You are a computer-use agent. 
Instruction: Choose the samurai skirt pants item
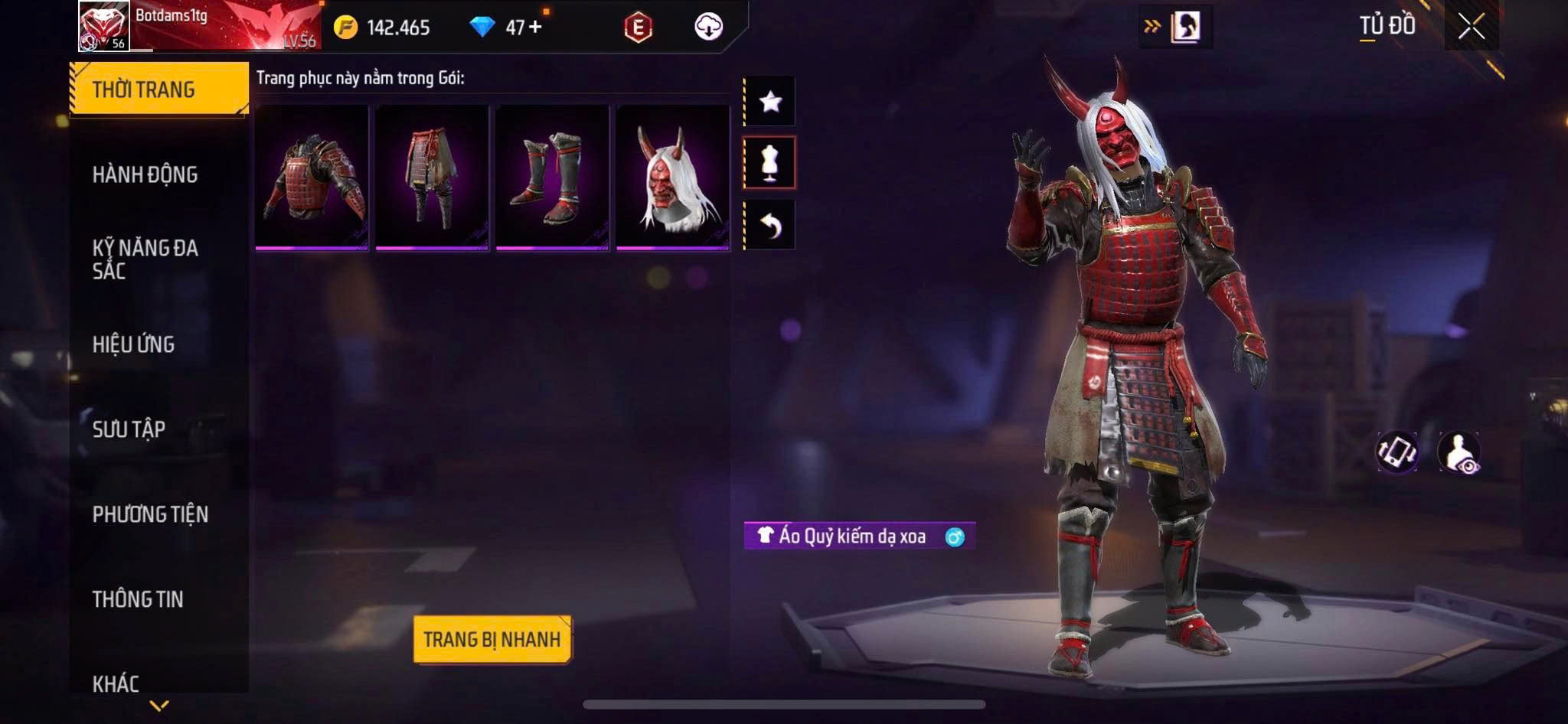432,178
